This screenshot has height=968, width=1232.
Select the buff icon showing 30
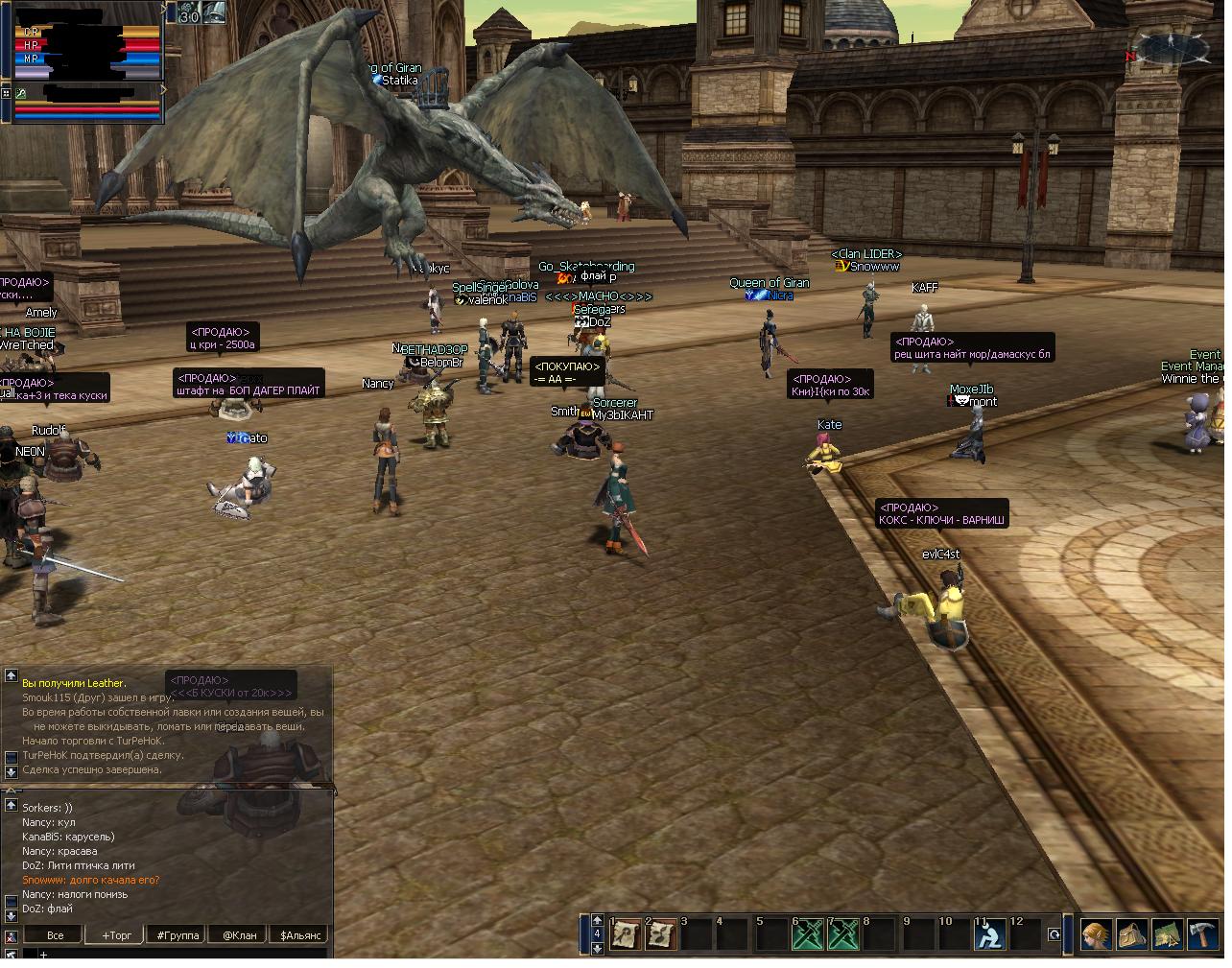click(x=188, y=12)
